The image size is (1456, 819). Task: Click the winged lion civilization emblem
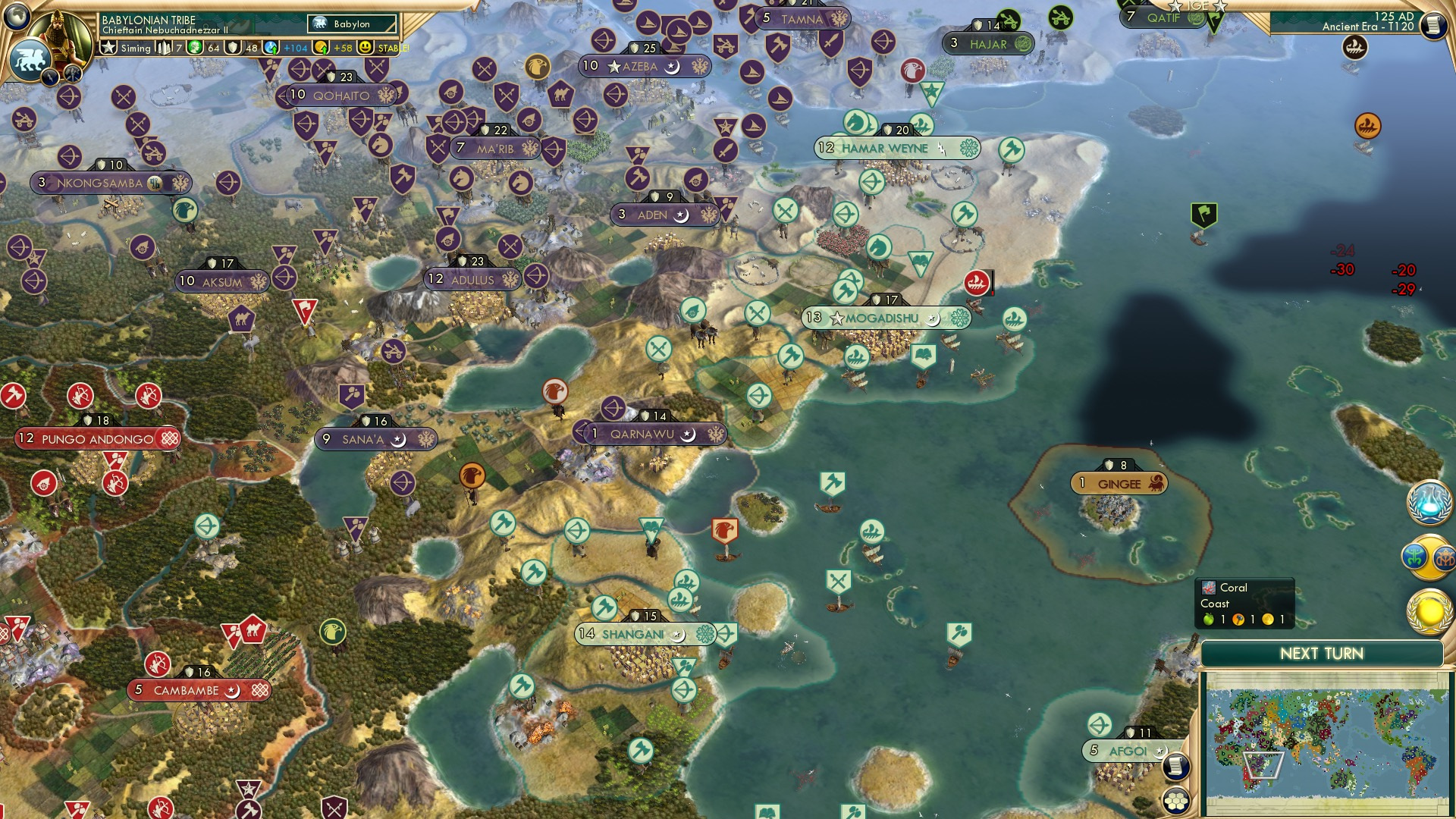pos(29,61)
